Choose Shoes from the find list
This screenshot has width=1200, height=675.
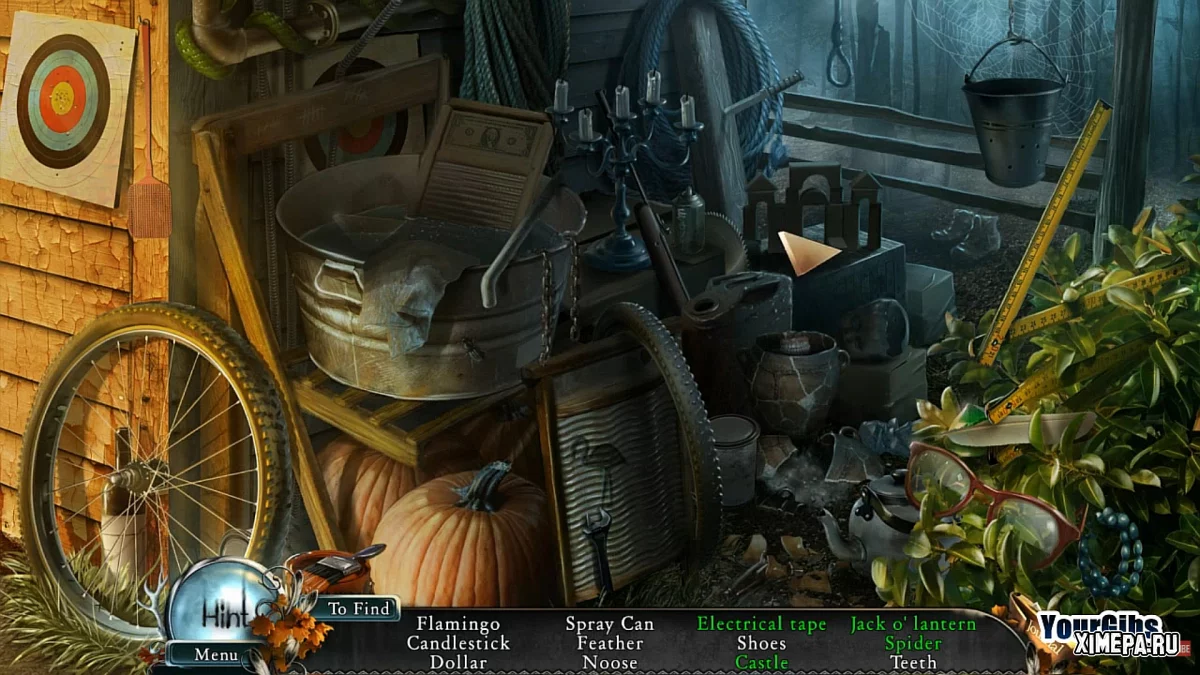pos(761,643)
